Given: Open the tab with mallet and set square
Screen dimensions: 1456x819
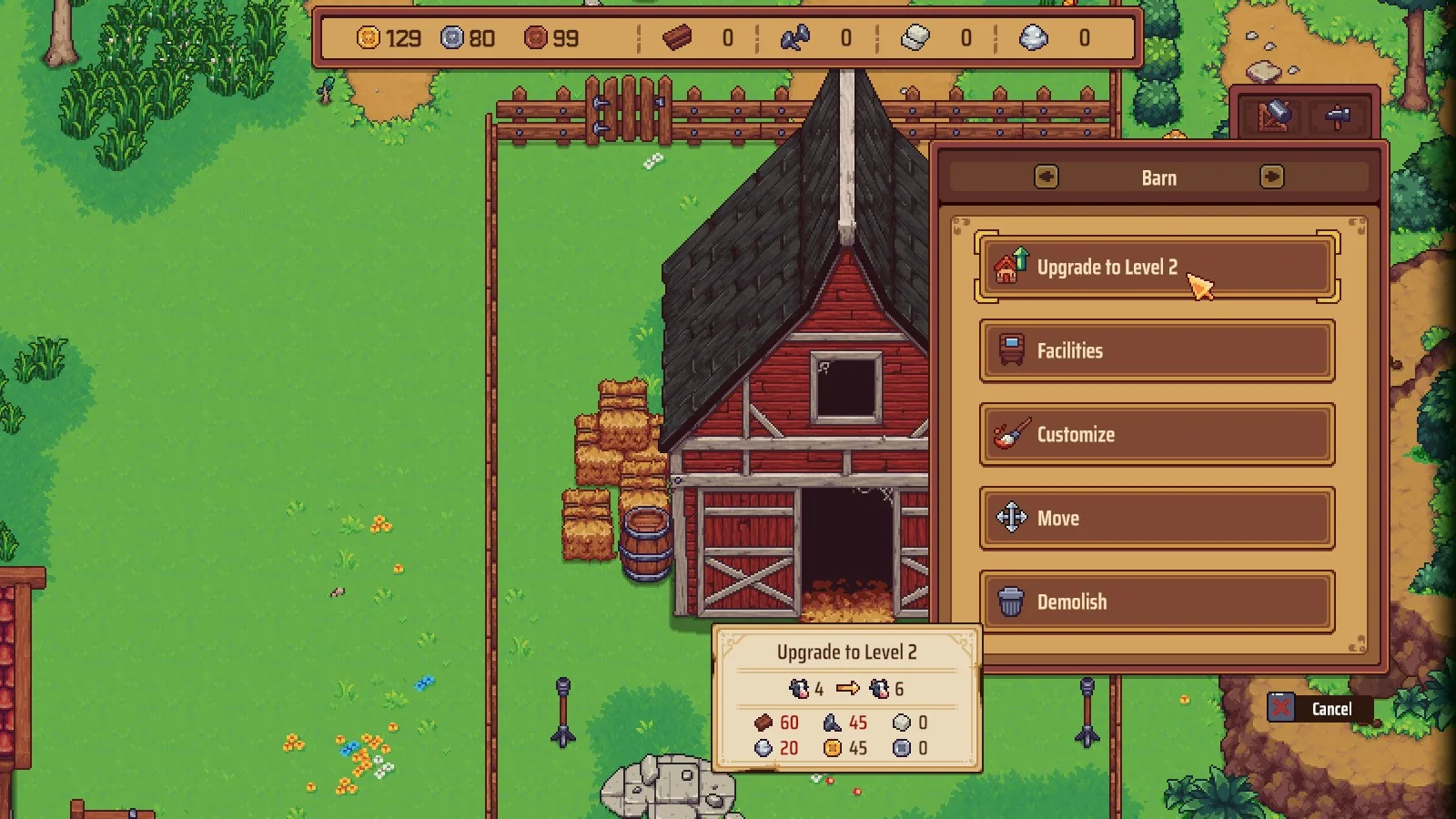Looking at the screenshot, I should (x=1274, y=116).
